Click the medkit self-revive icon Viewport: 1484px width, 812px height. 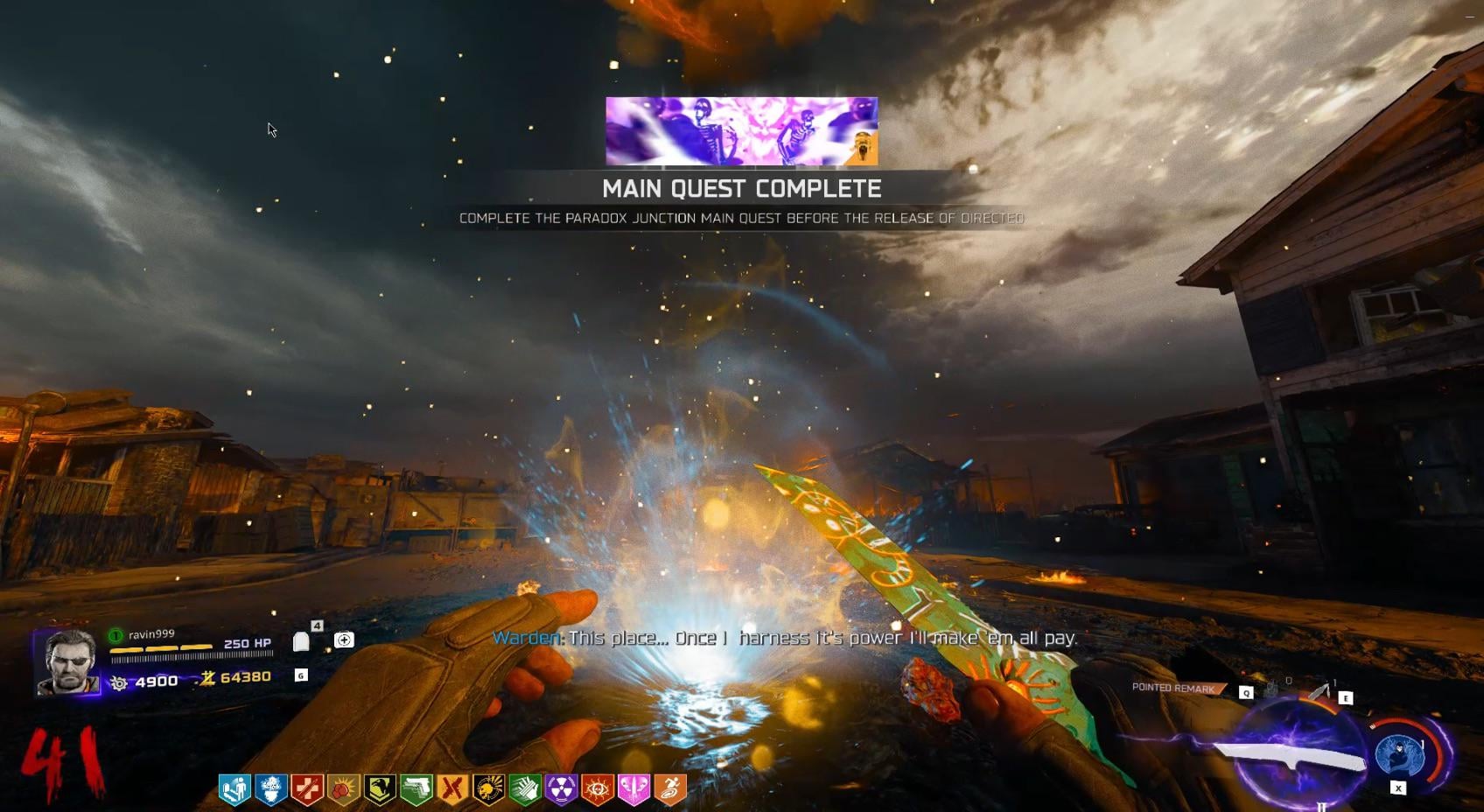tap(344, 640)
